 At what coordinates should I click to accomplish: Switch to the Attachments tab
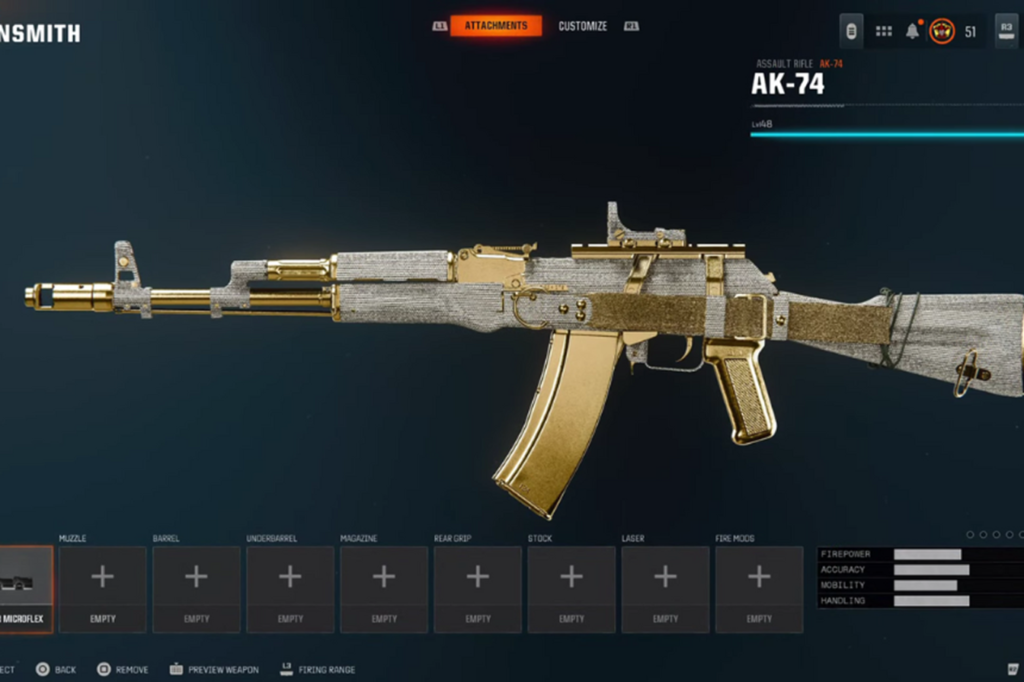(x=496, y=26)
